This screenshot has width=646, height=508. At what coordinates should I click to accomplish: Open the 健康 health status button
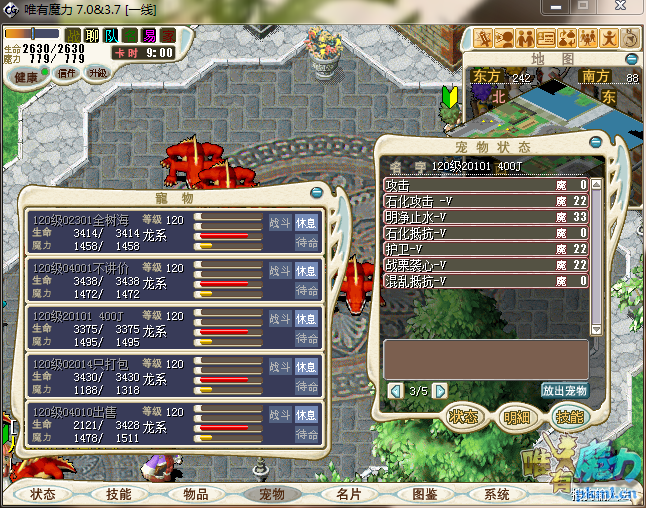pyautogui.click(x=27, y=77)
